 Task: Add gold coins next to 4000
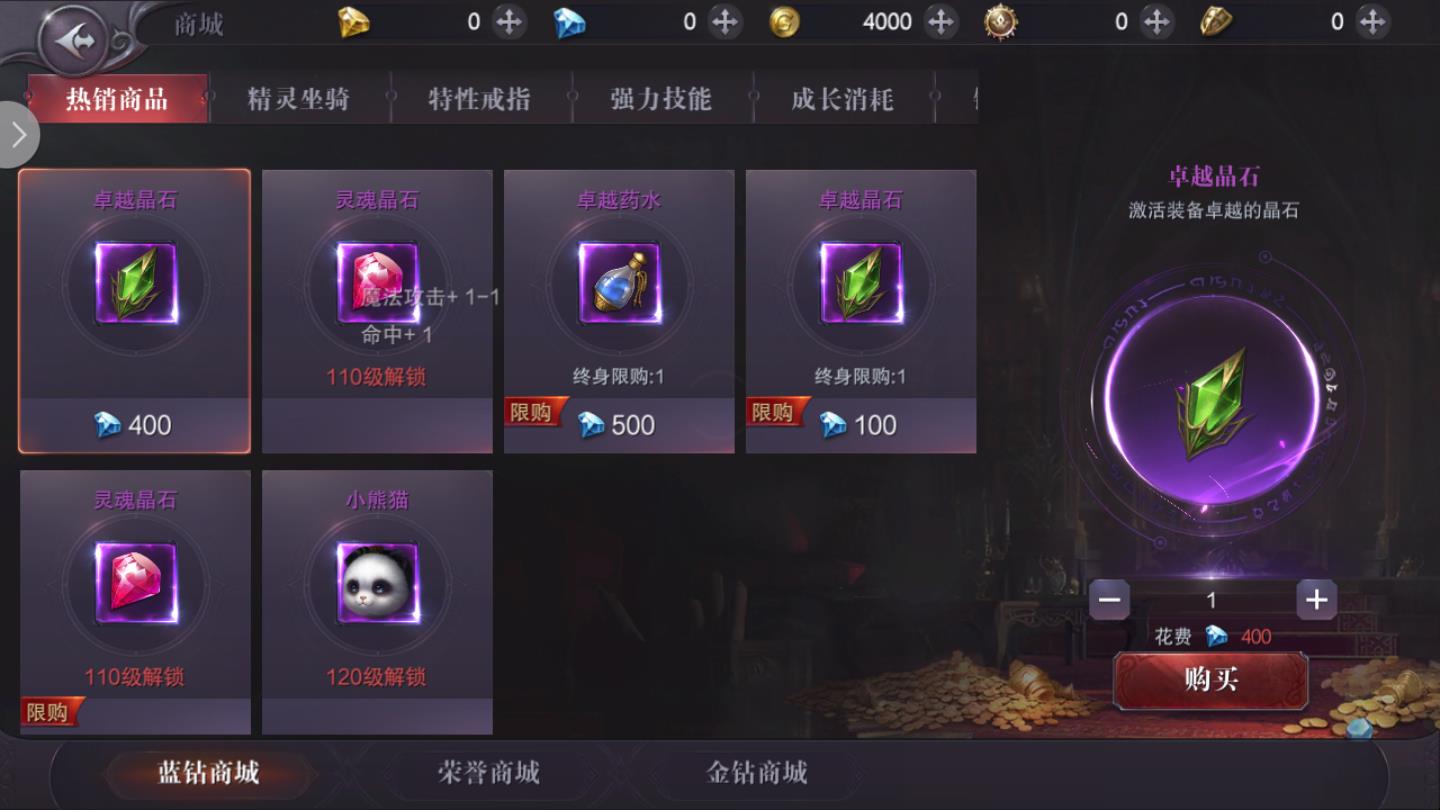pos(940,22)
